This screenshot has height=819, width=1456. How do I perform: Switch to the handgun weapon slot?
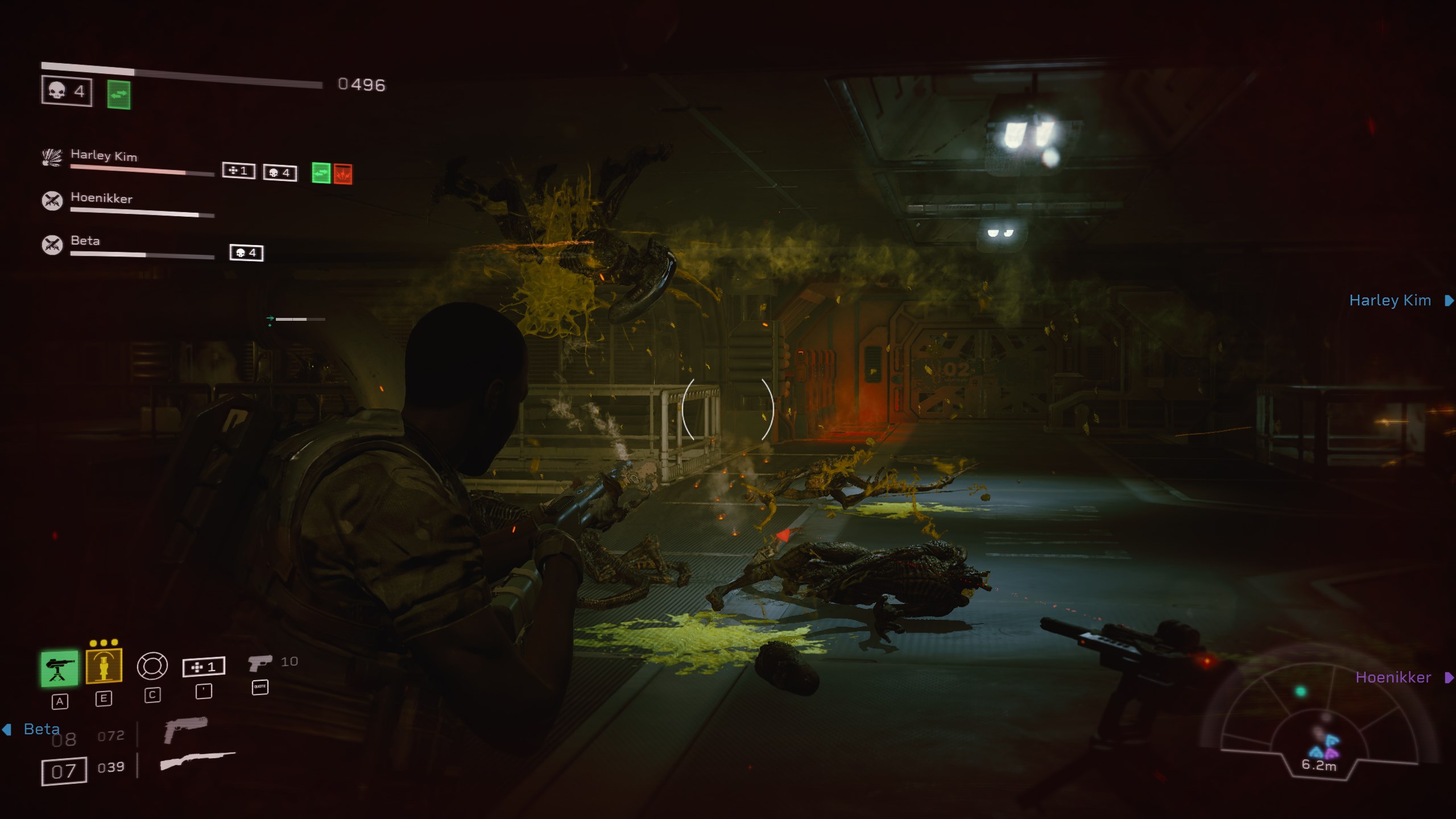185,729
